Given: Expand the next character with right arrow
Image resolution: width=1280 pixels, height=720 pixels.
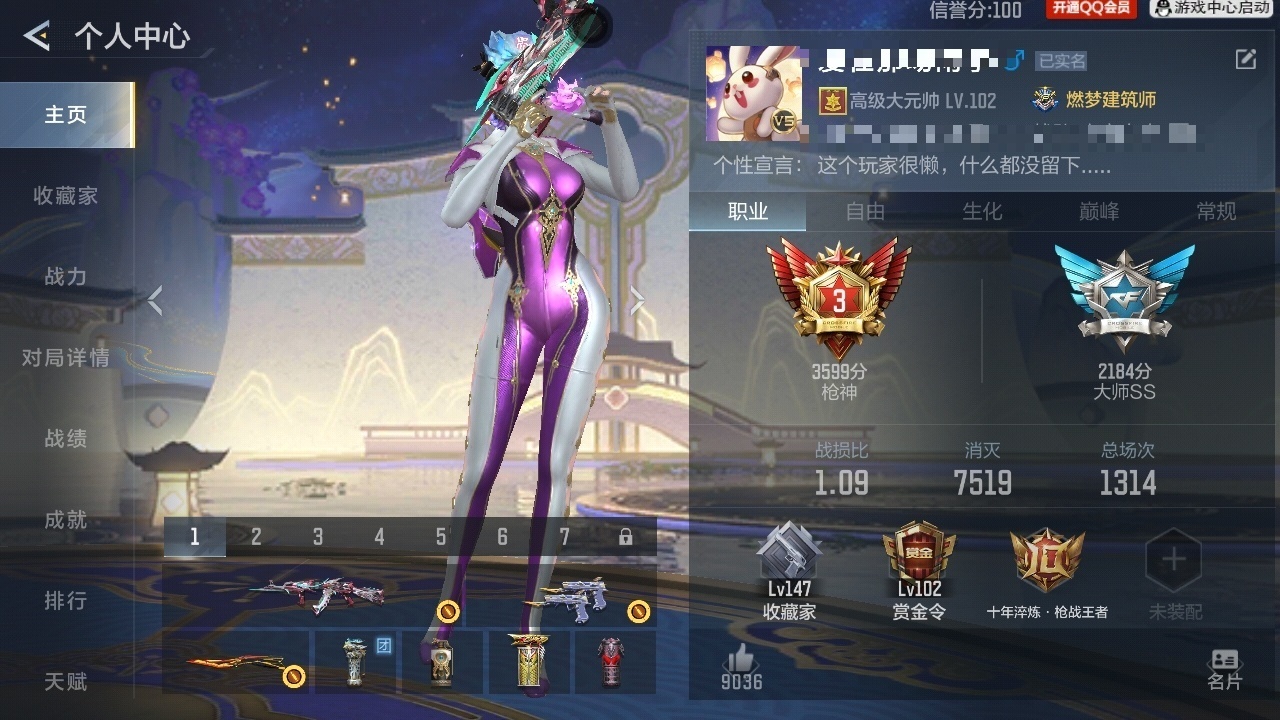Looking at the screenshot, I should (x=637, y=302).
